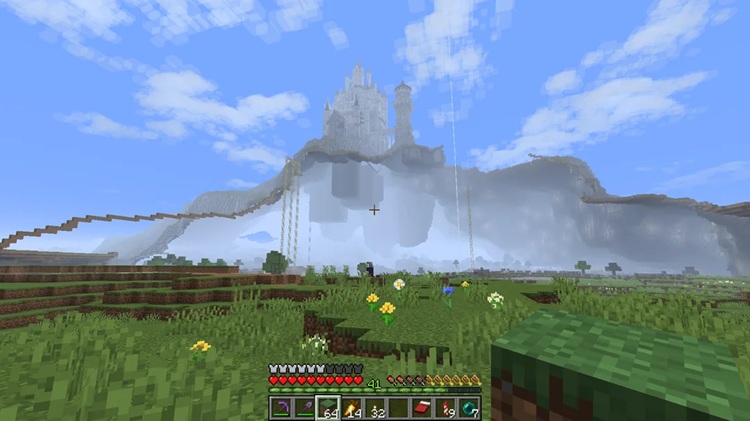750x421 pixels.
Task: Select the ender pearl stack of 7
Action: click(469, 407)
